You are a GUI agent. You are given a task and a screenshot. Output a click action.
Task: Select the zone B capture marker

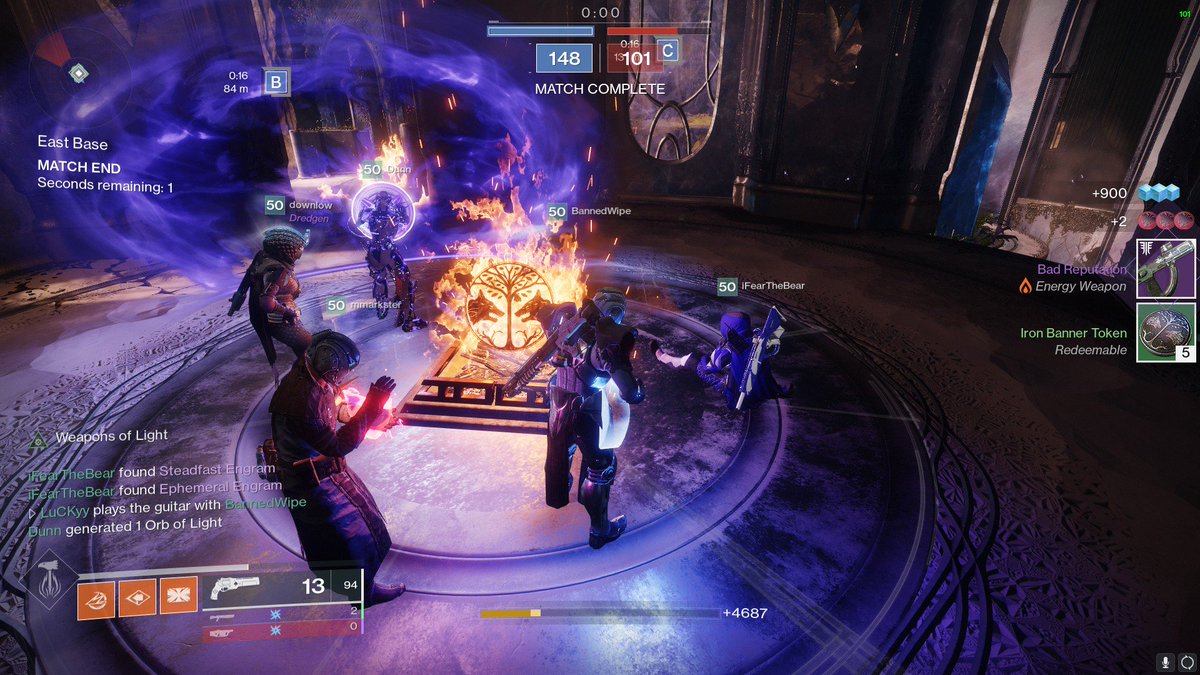(276, 82)
